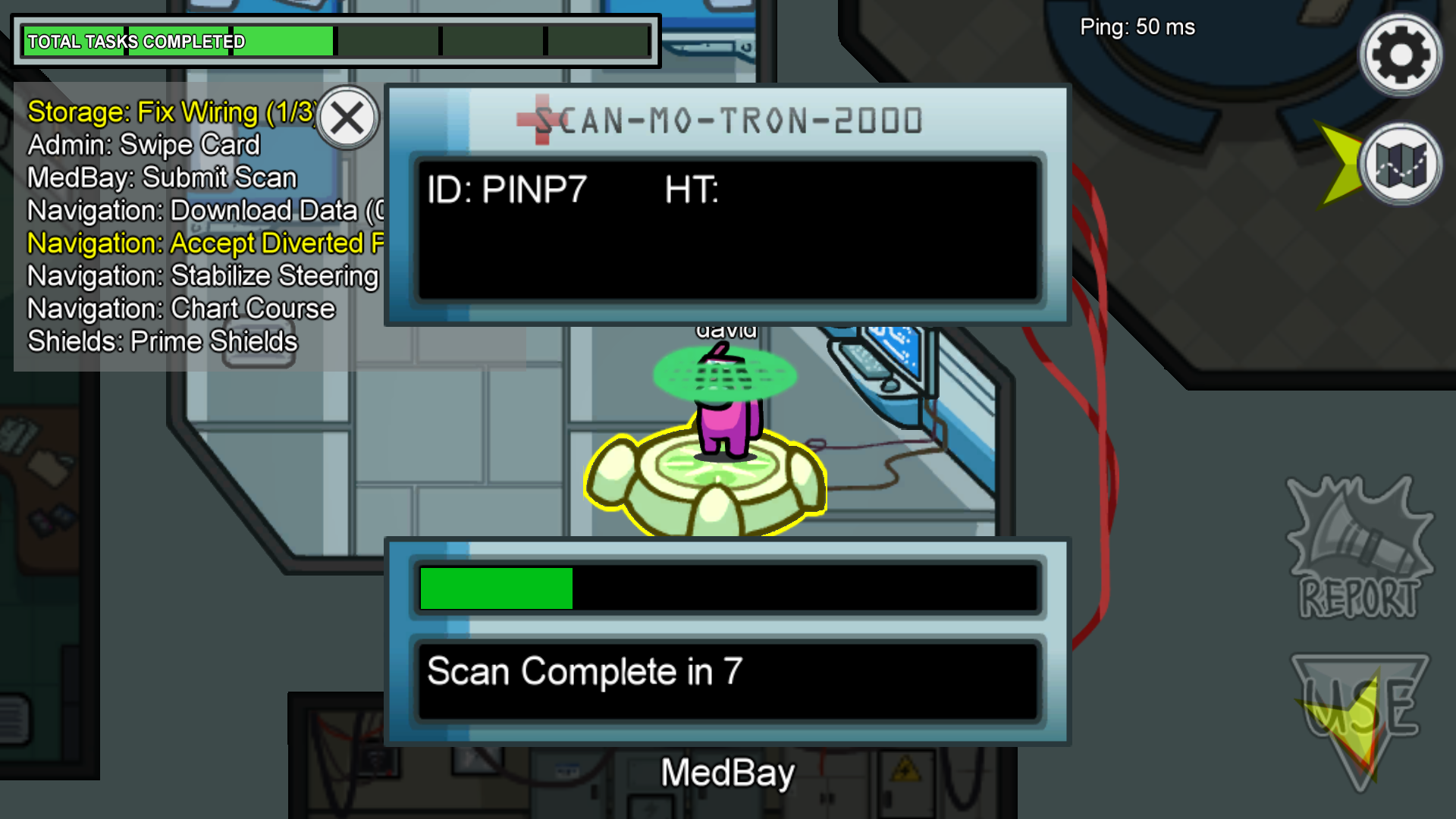Screen dimensions: 1456x819
Task: Open the settings gear menu
Action: [x=1400, y=55]
